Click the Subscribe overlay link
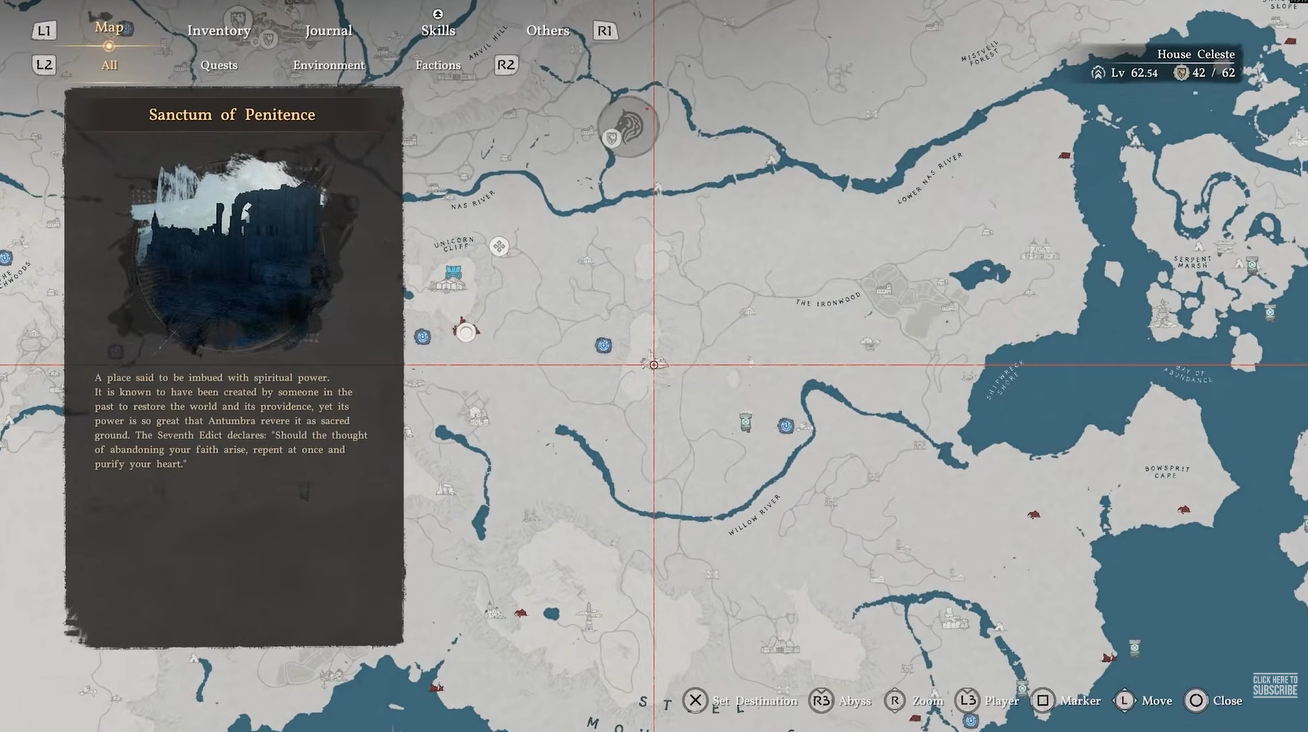 [x=1275, y=686]
